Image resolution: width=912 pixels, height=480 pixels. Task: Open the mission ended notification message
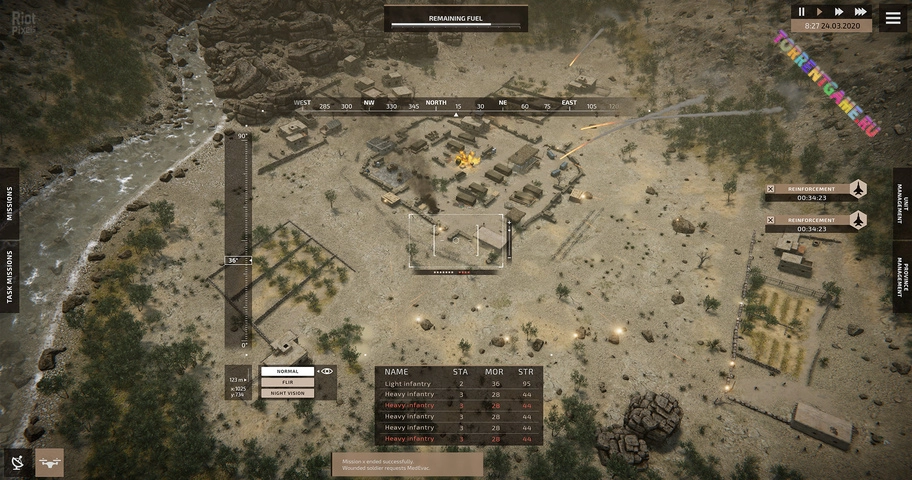point(407,463)
